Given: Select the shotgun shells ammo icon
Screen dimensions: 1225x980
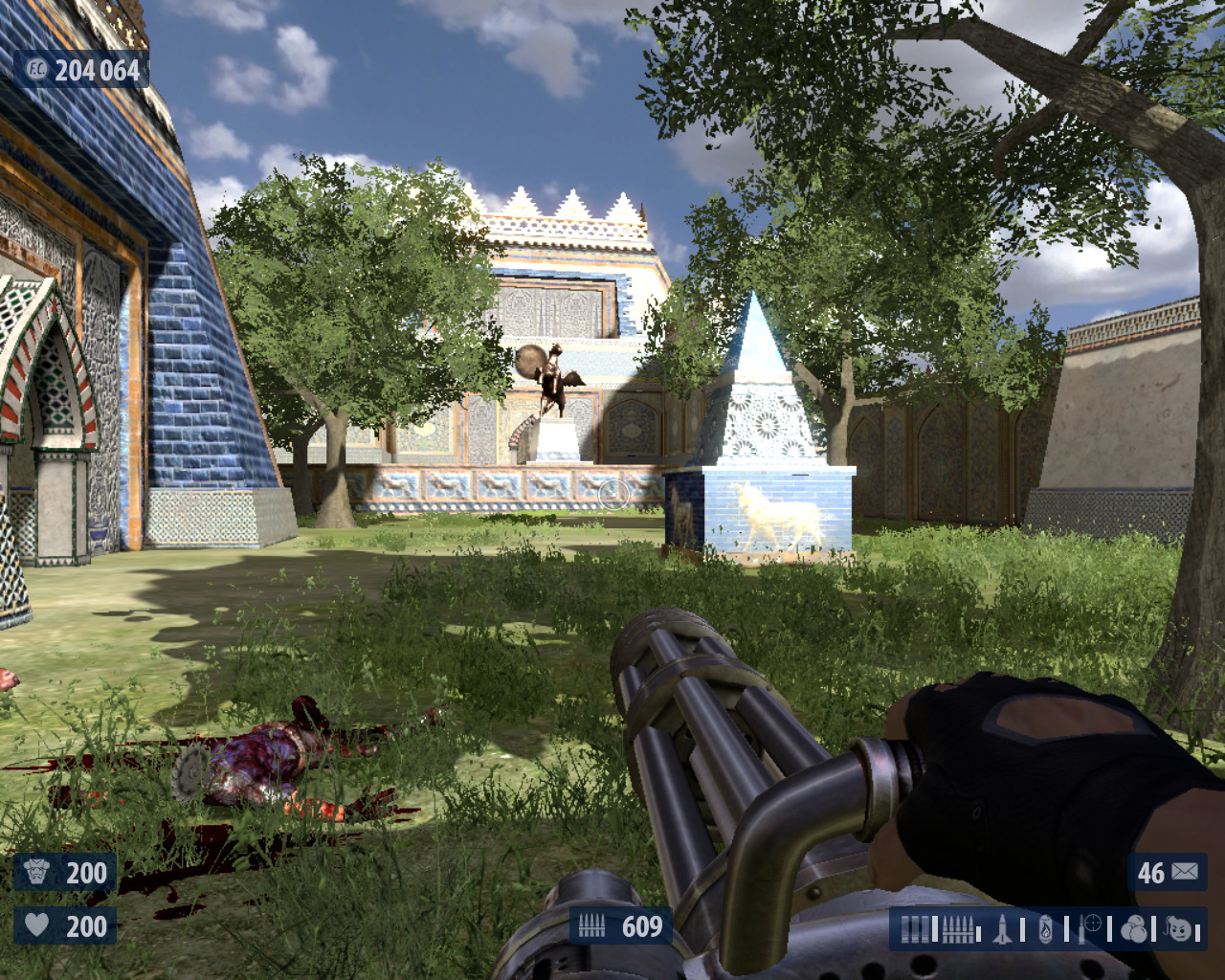Looking at the screenshot, I should [915, 929].
